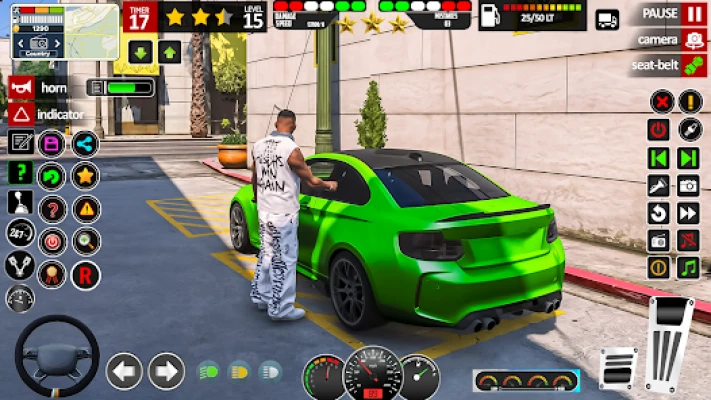Switch the camera view
Image resolution: width=711 pixels, height=400 pixels.
coord(694,40)
